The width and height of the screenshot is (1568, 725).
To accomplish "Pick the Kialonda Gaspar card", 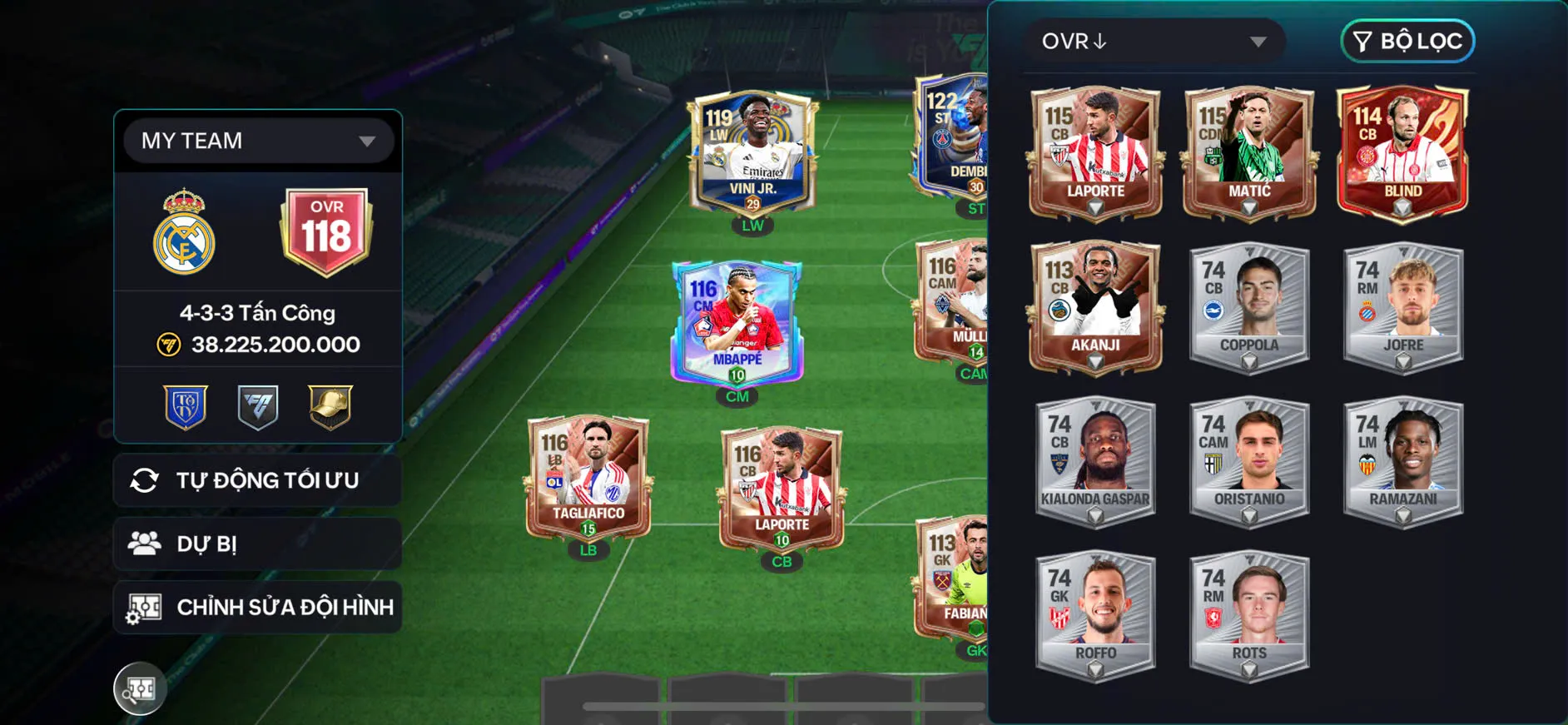I will pyautogui.click(x=1095, y=461).
